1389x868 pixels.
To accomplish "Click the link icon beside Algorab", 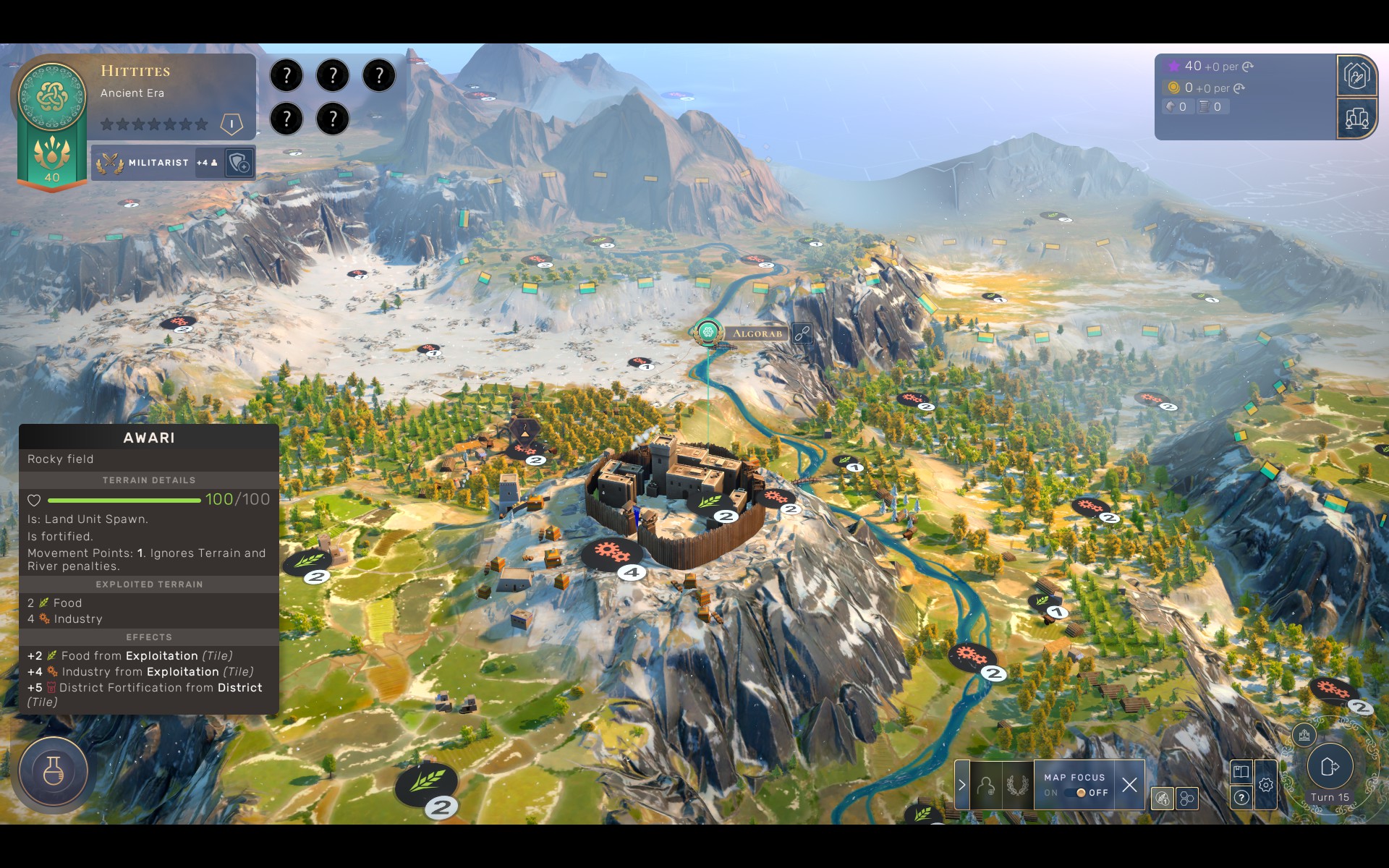I will point(802,333).
